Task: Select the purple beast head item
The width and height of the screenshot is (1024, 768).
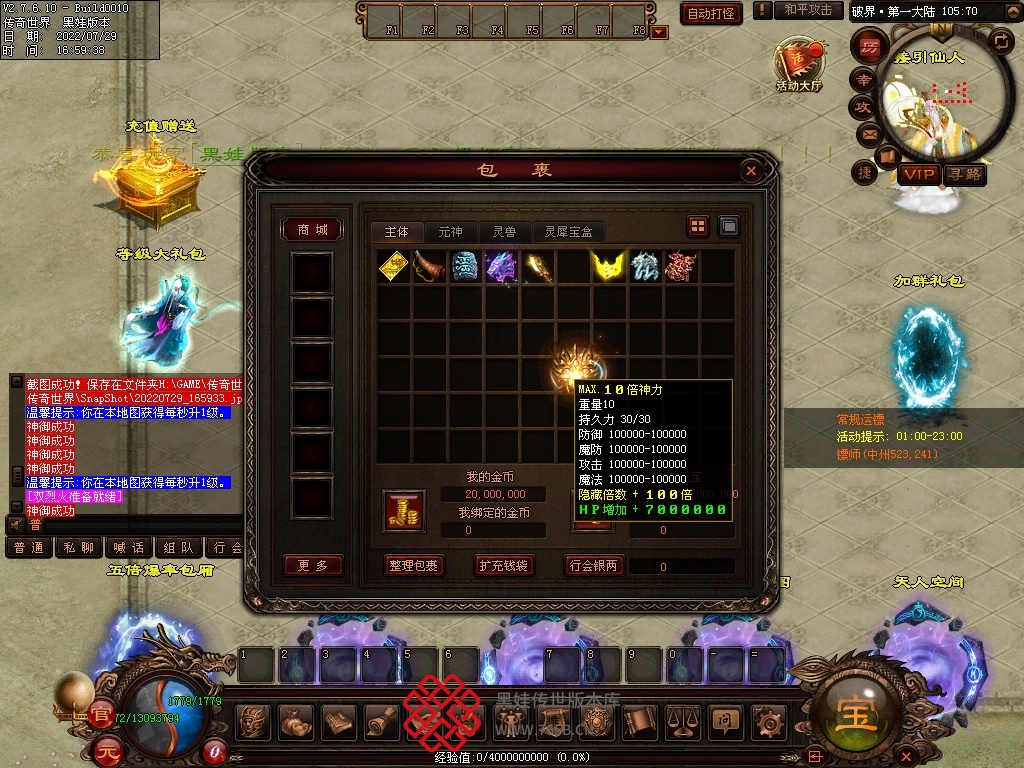Action: tap(500, 266)
